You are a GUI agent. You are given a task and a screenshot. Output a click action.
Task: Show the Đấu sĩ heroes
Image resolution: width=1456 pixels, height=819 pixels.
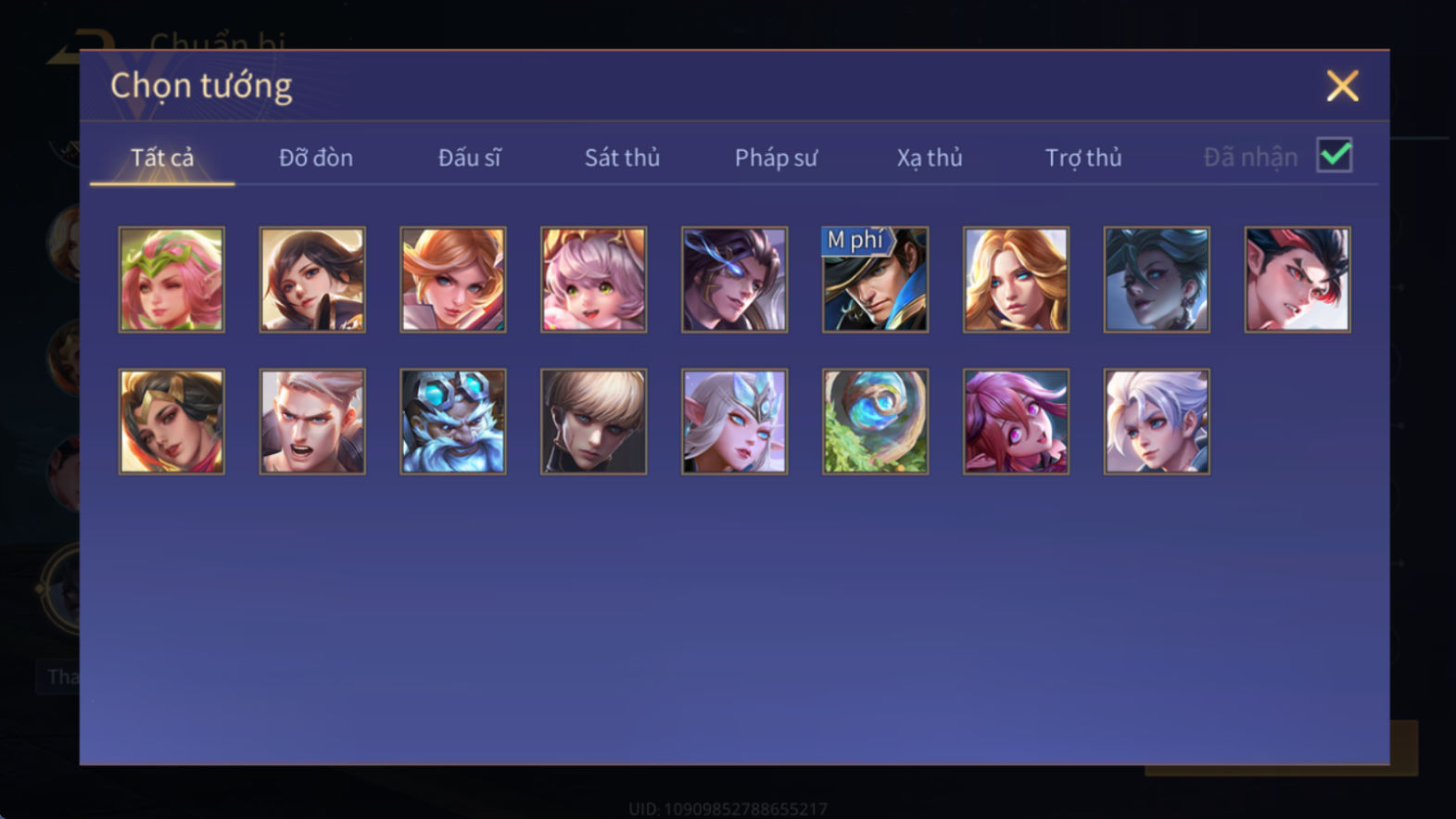(469, 157)
